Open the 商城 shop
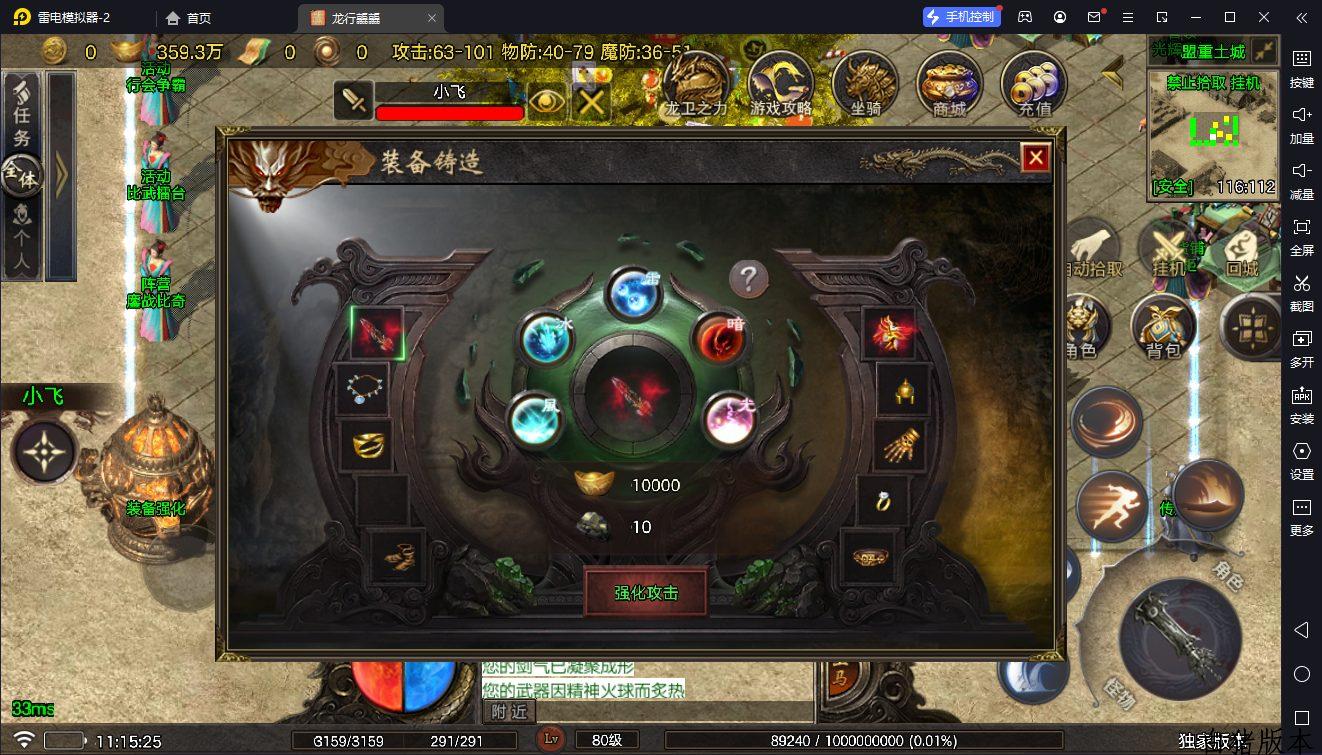The height and width of the screenshot is (755, 1322). point(949,85)
